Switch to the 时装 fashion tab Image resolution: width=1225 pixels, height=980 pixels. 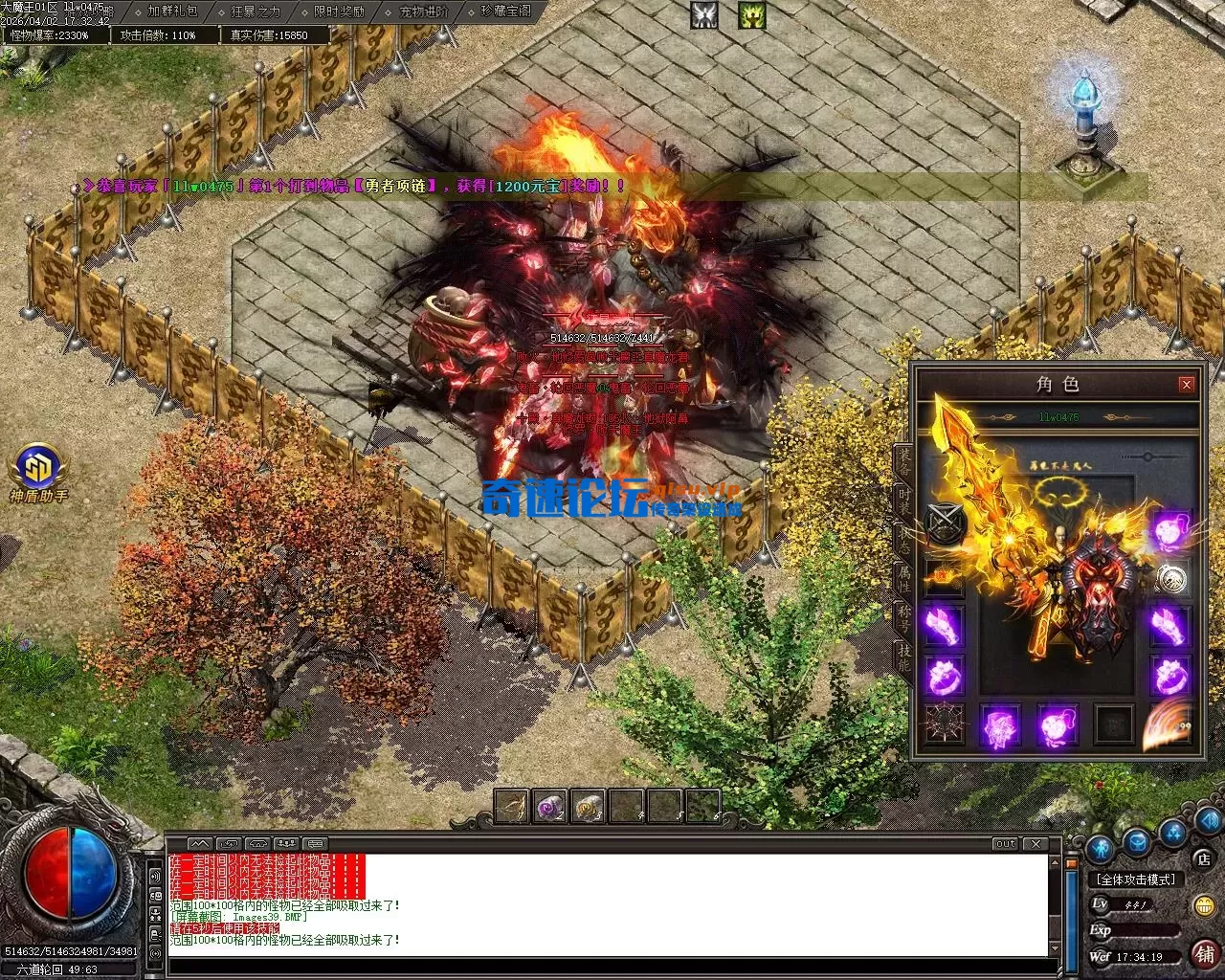coord(903,502)
